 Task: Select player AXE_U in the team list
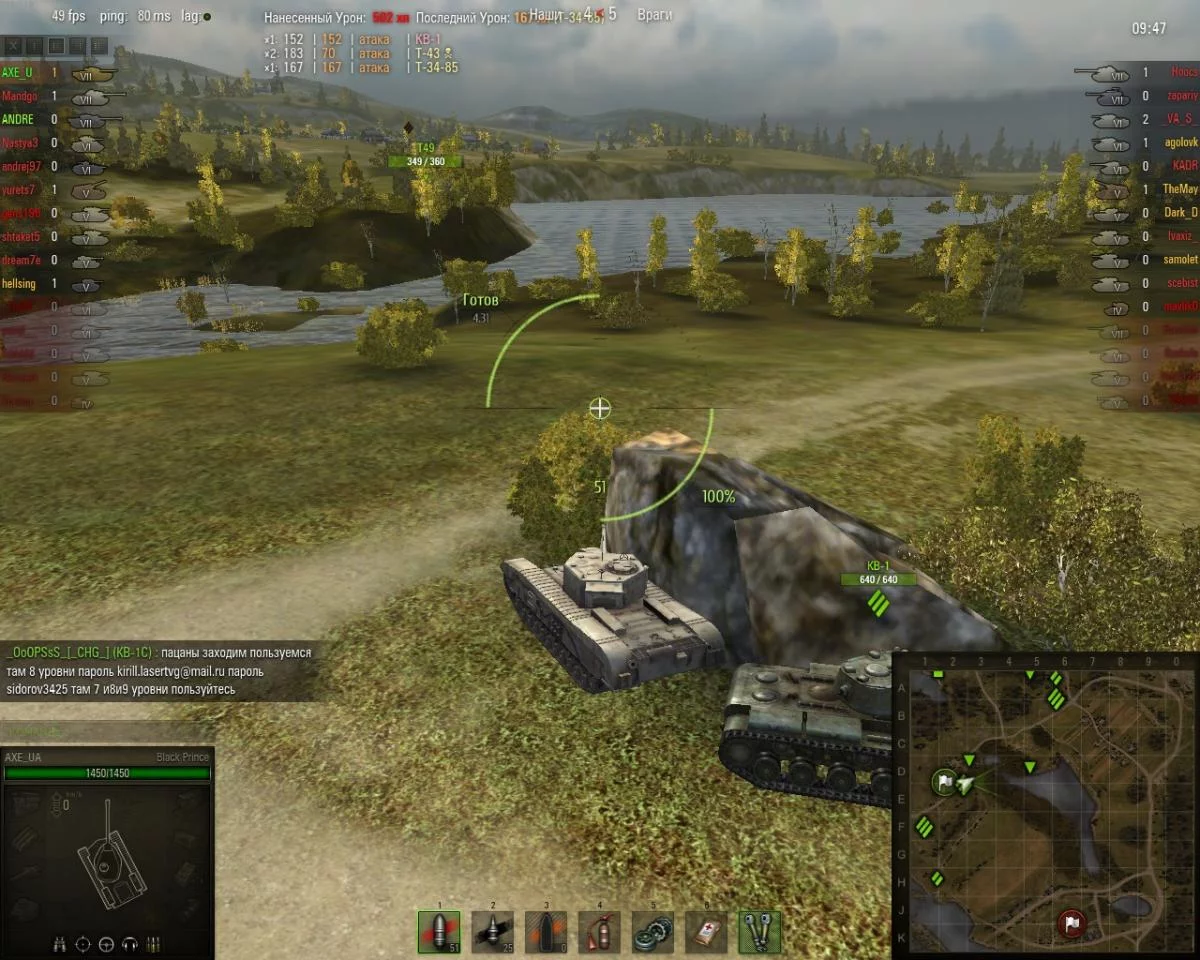coord(18,73)
